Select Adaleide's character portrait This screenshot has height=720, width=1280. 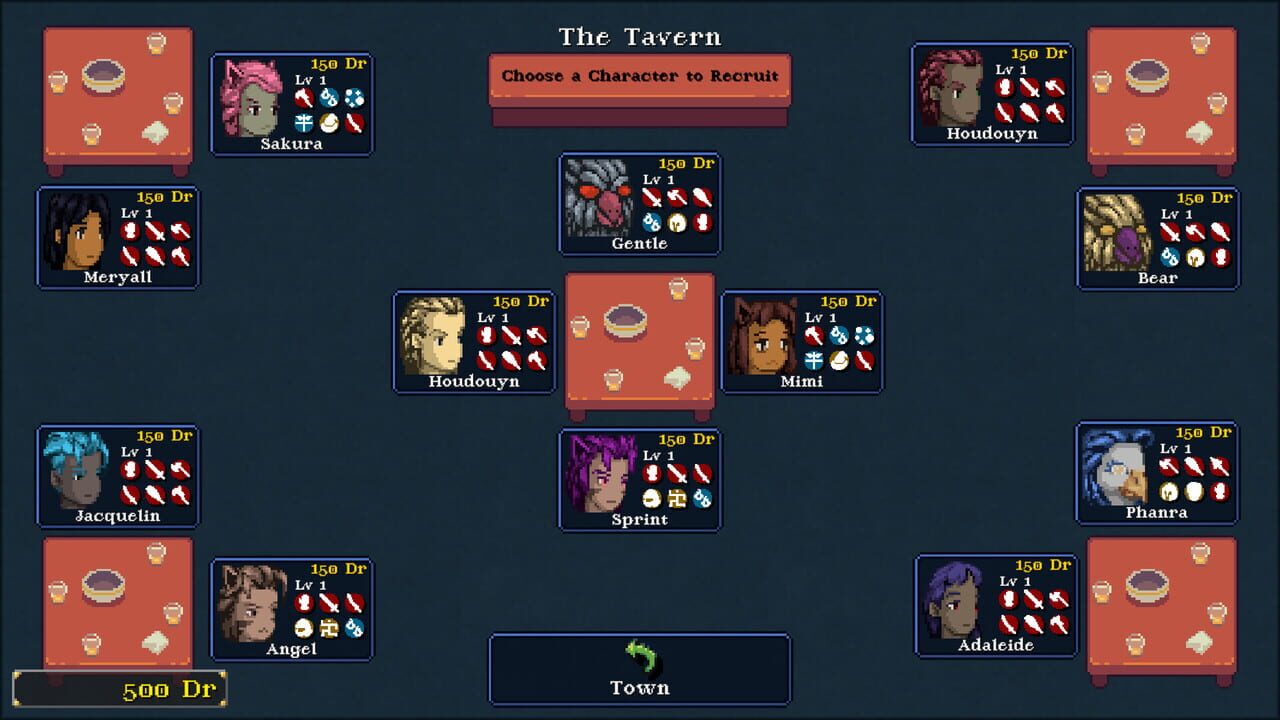point(953,600)
